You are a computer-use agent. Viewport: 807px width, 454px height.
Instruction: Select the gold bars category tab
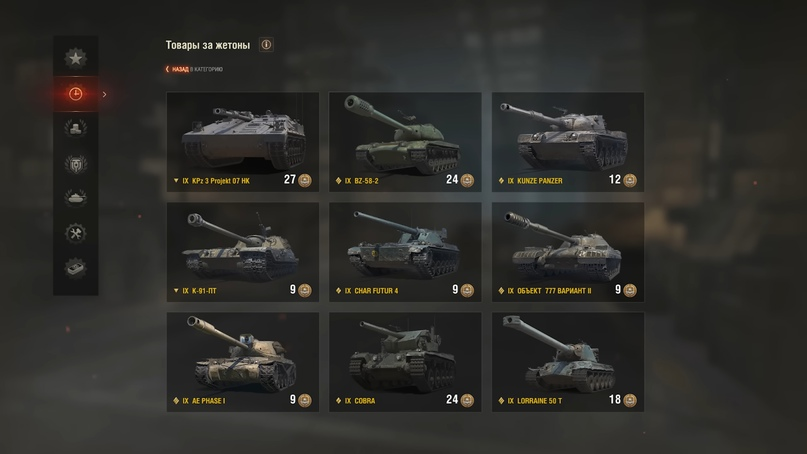(75, 268)
